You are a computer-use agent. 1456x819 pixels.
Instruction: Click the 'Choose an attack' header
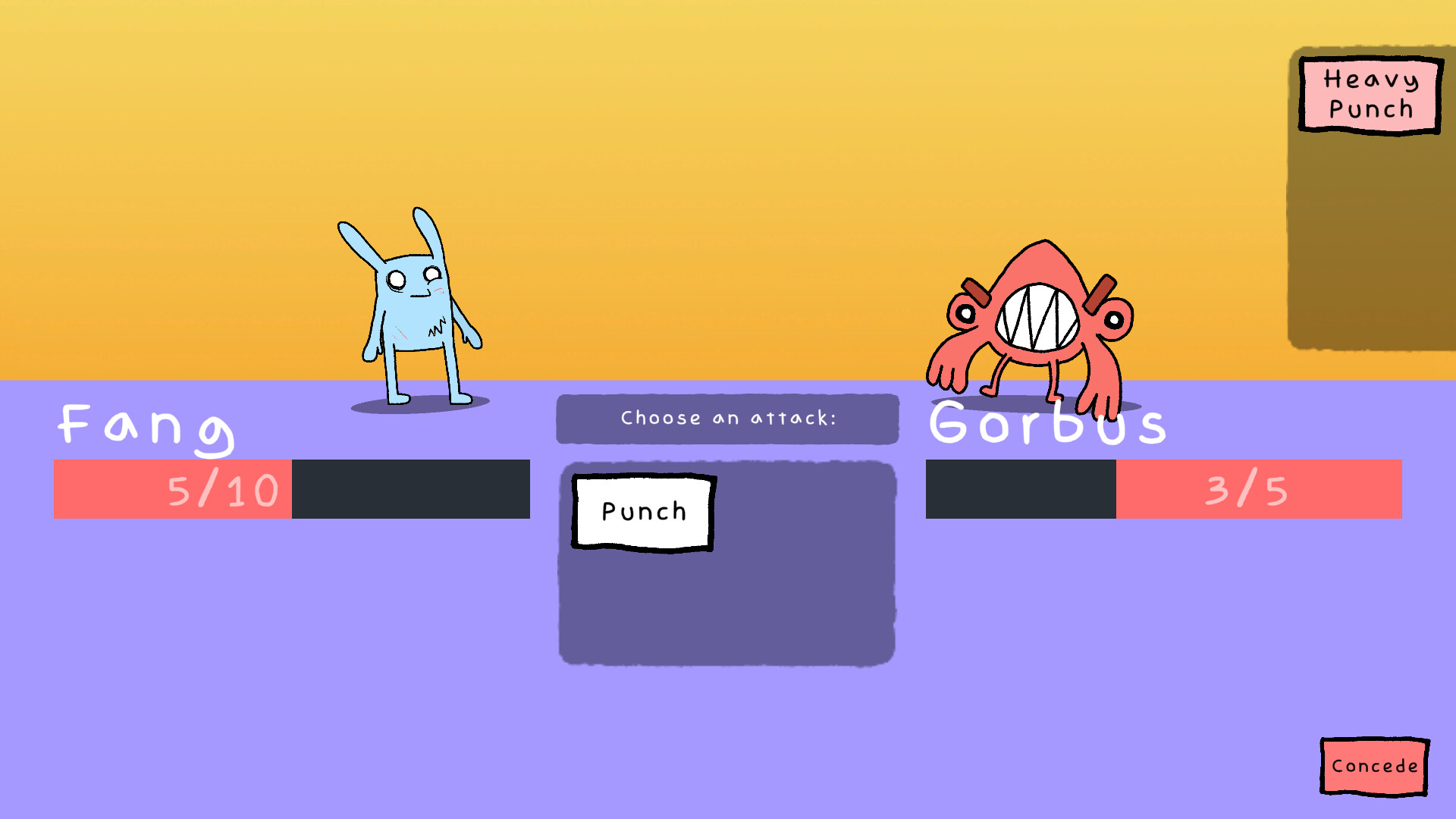point(728,418)
